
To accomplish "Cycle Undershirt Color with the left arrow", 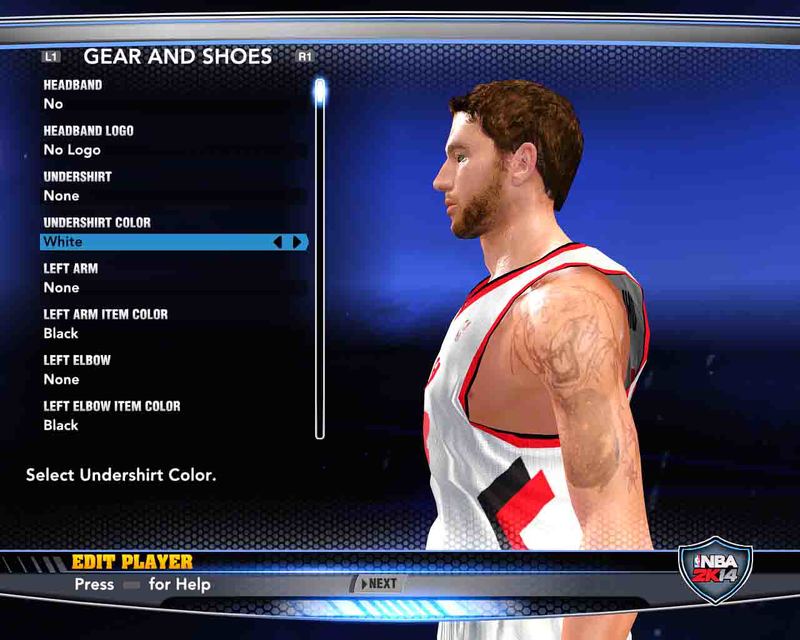I will [x=279, y=242].
